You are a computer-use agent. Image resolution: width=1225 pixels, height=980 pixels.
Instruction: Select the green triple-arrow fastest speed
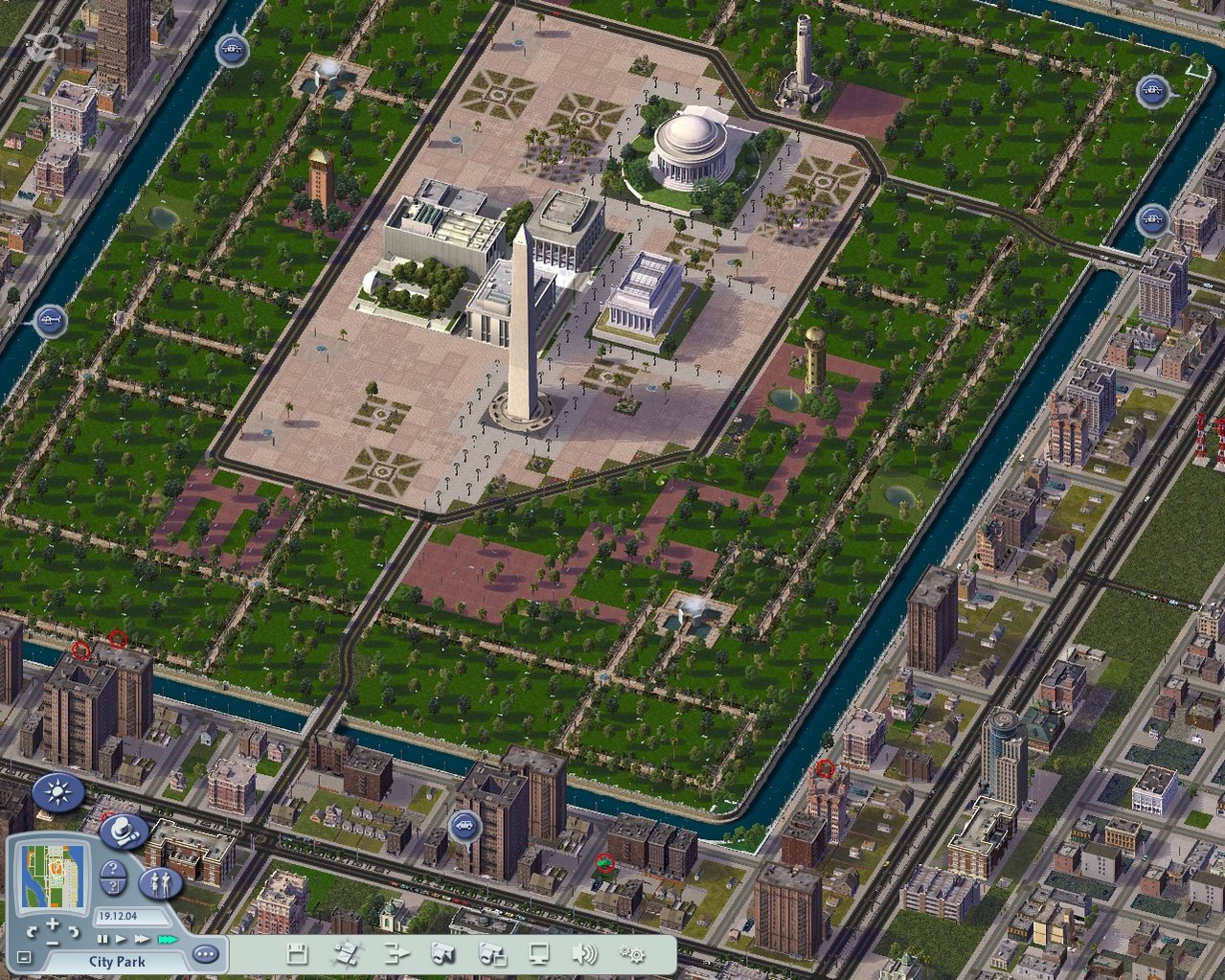(168, 940)
